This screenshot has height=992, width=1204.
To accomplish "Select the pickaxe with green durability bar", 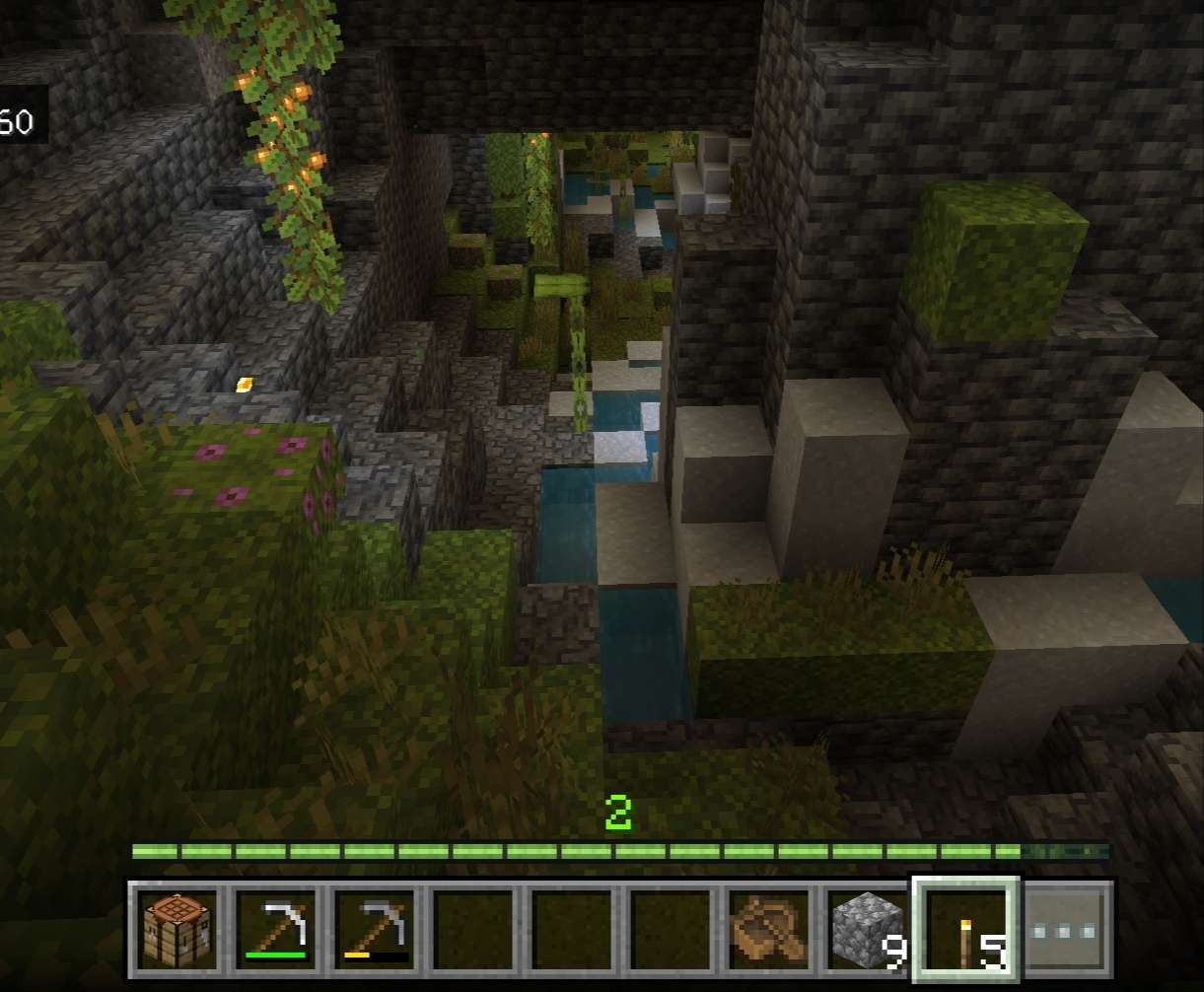I will pos(276,930).
